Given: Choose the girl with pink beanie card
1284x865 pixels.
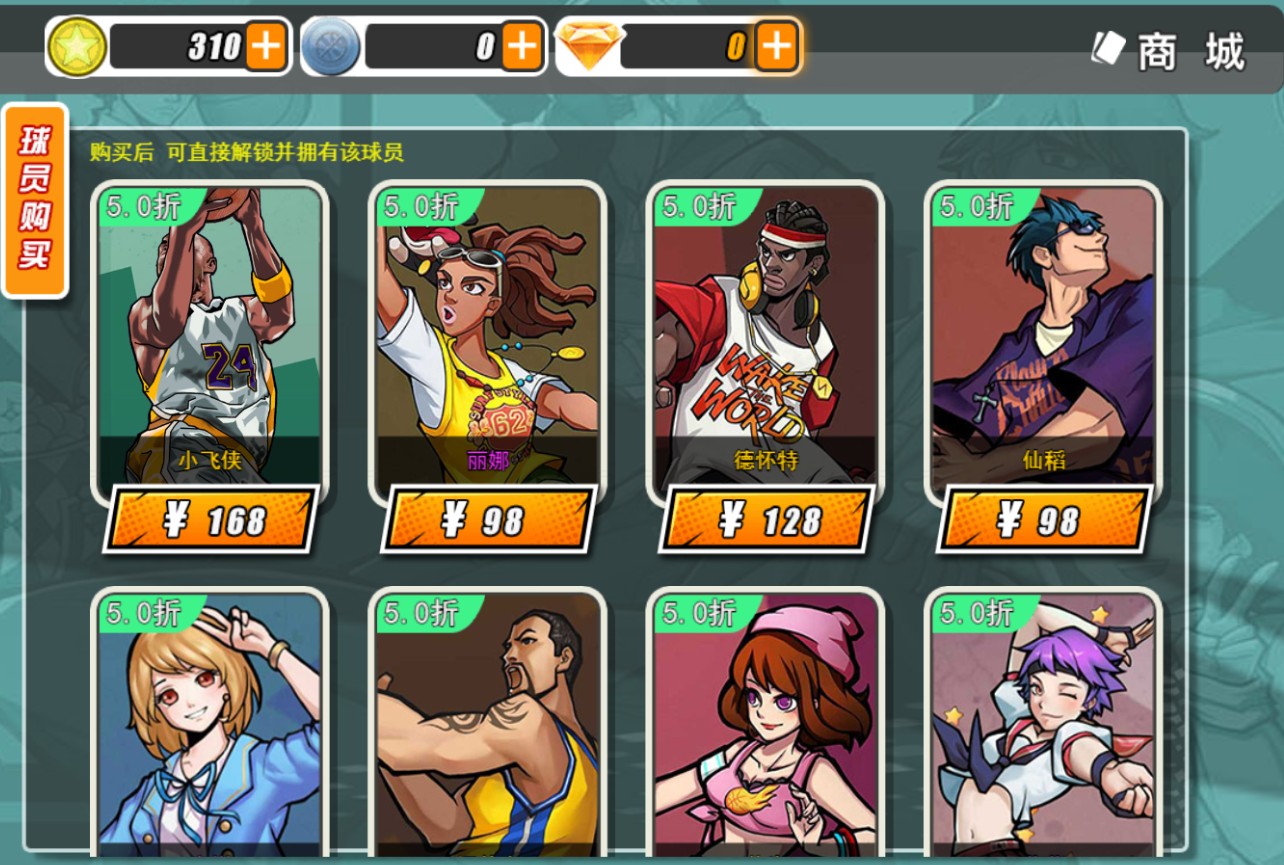Looking at the screenshot, I should pos(766,725).
